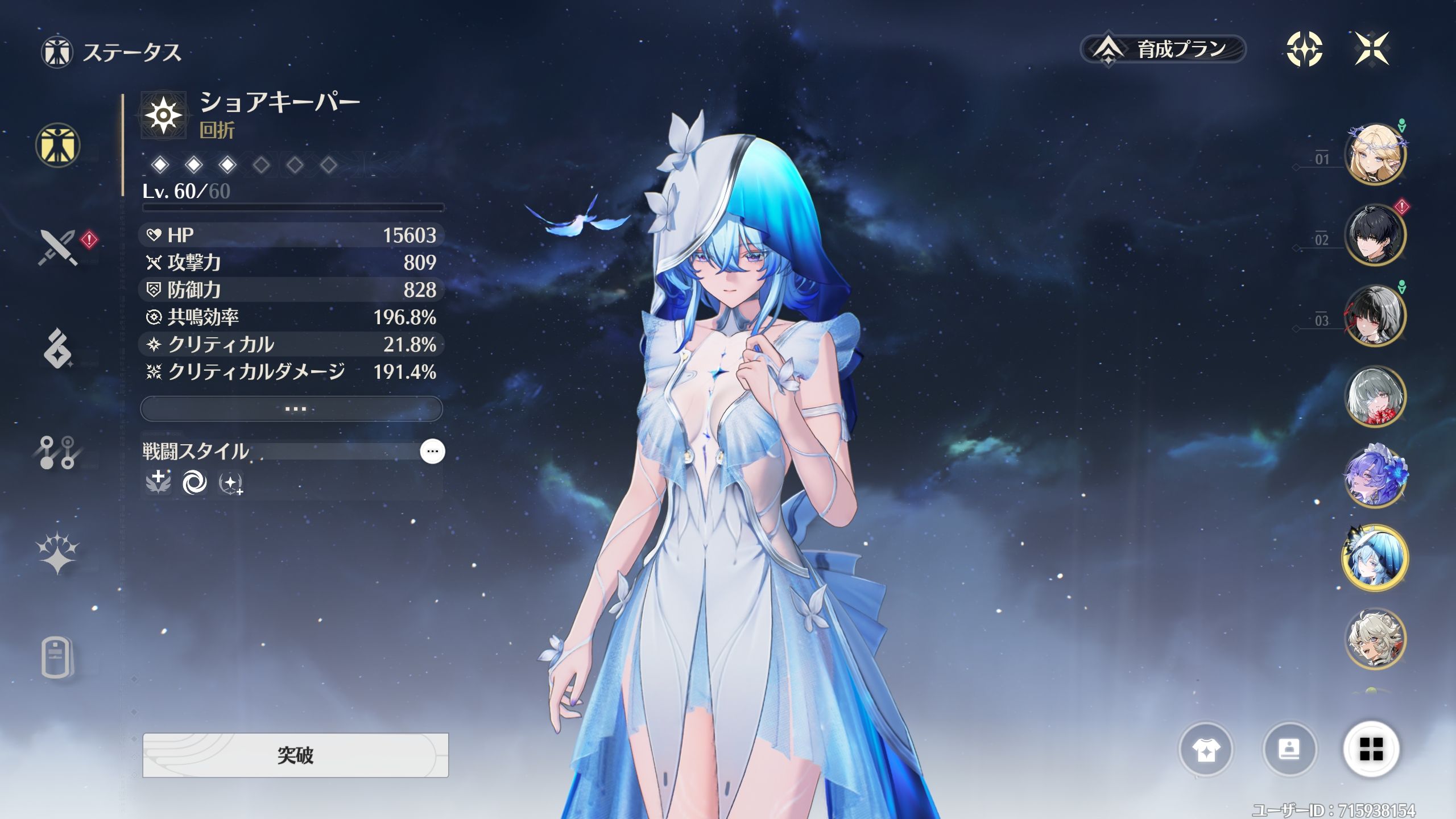Select the Shorekeeper portrait in the roster
This screenshot has width=1456, height=819.
coord(1375,558)
